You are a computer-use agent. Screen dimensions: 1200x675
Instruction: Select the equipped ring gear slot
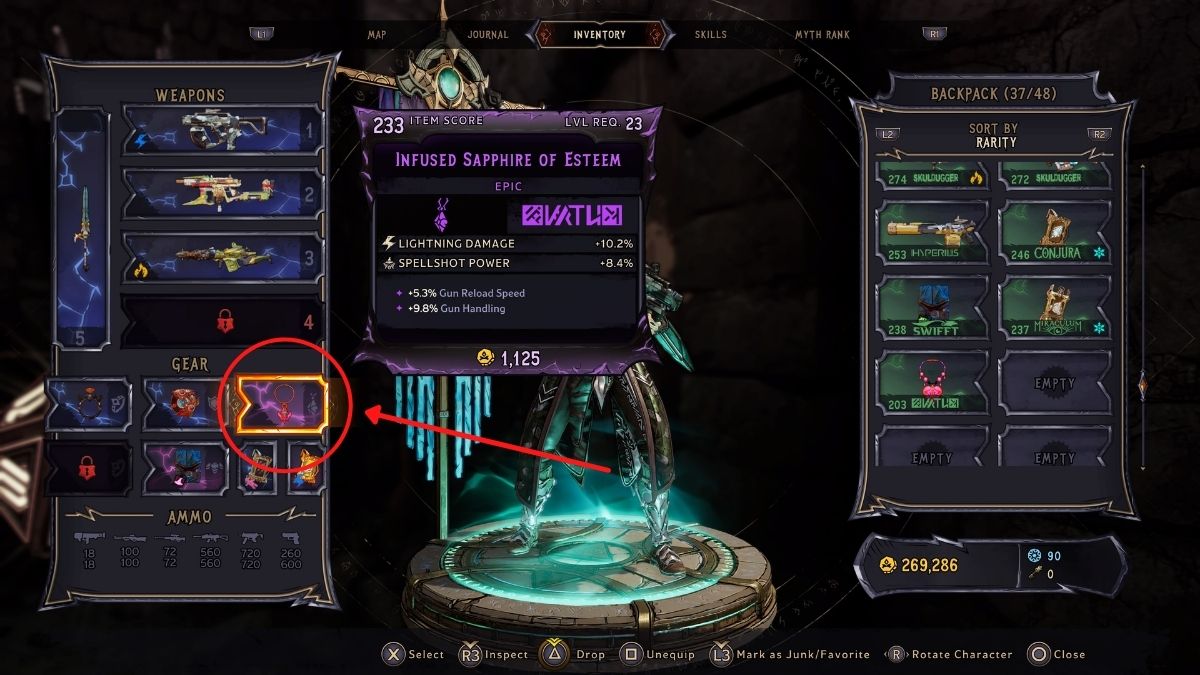[x=88, y=403]
